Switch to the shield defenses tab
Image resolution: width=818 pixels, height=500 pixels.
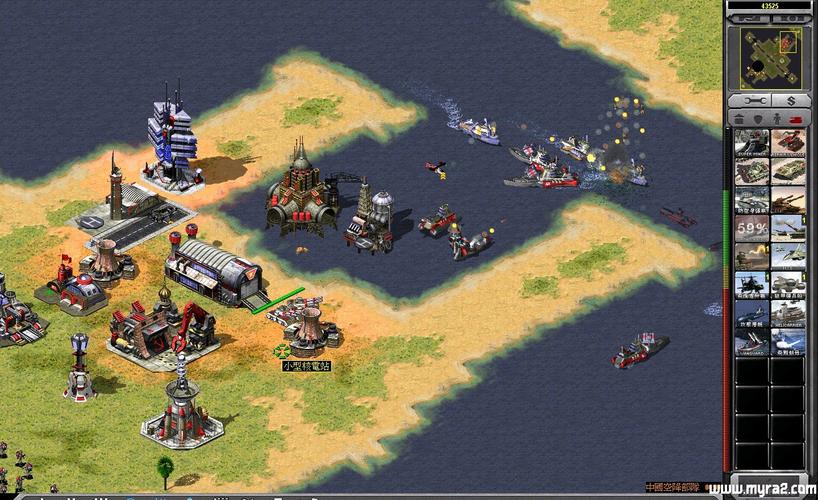759,118
